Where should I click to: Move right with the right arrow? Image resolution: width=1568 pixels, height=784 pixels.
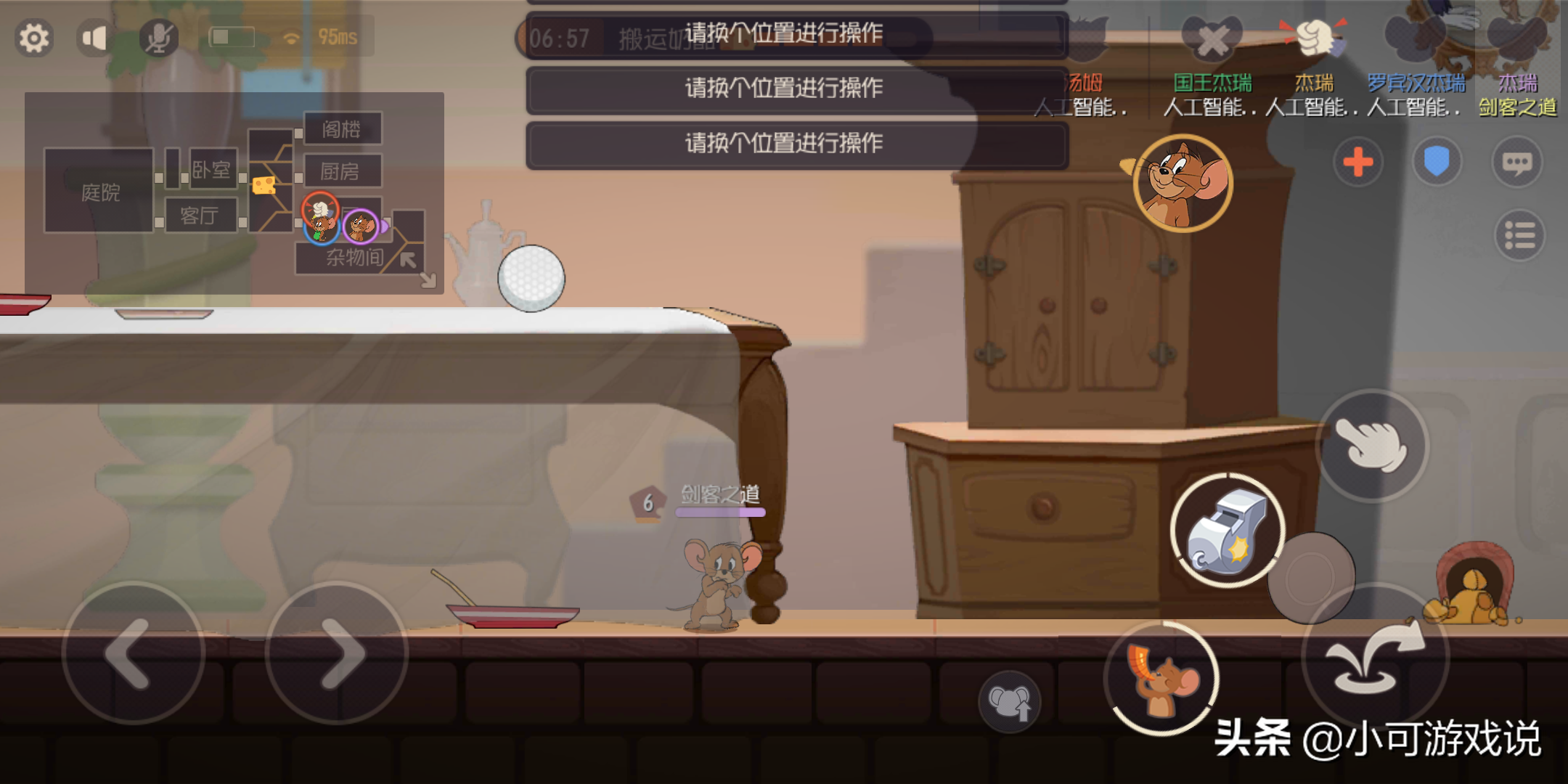[x=337, y=653]
